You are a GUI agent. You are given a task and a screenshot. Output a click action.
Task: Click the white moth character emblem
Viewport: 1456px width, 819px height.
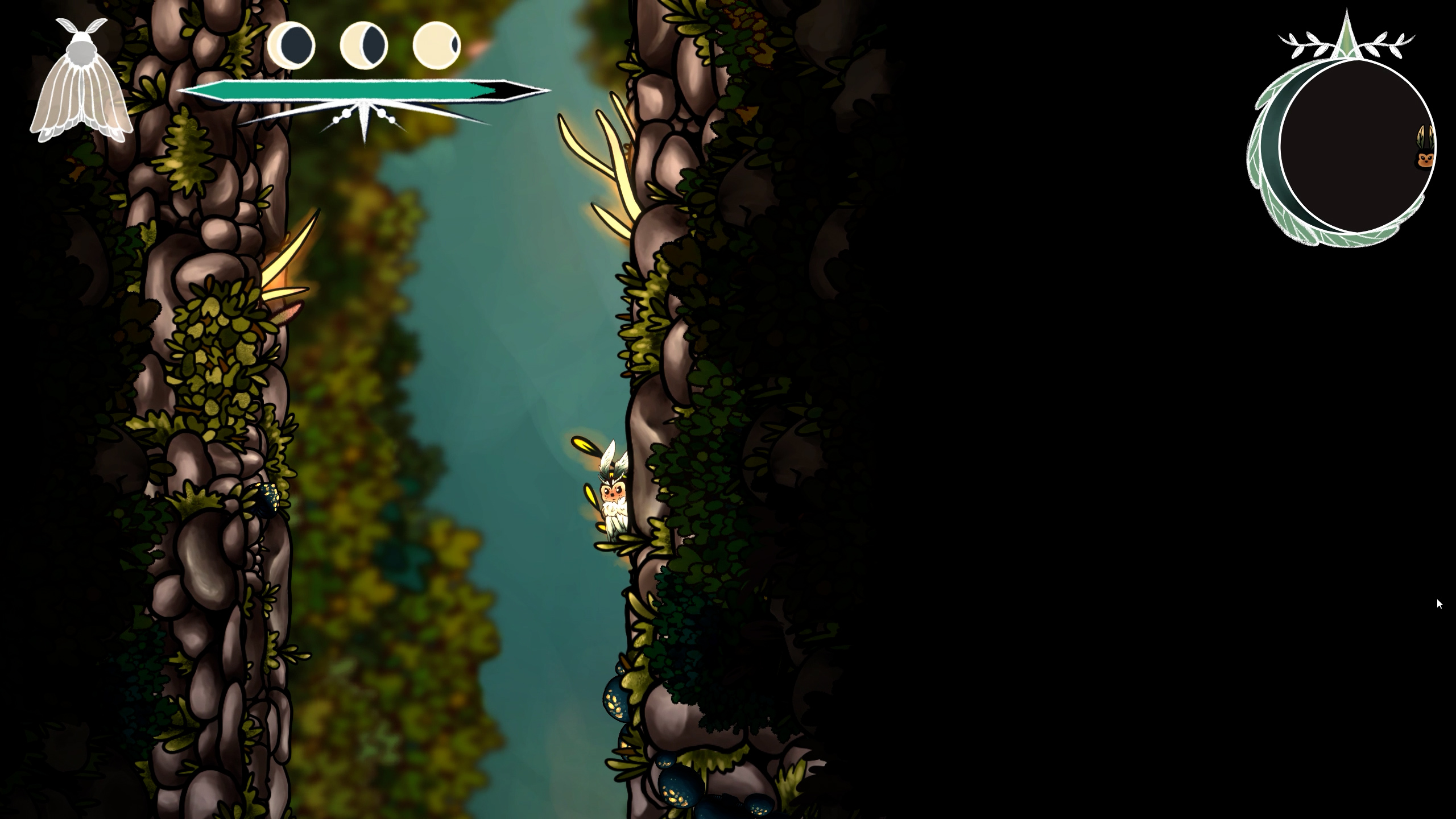[x=81, y=82]
